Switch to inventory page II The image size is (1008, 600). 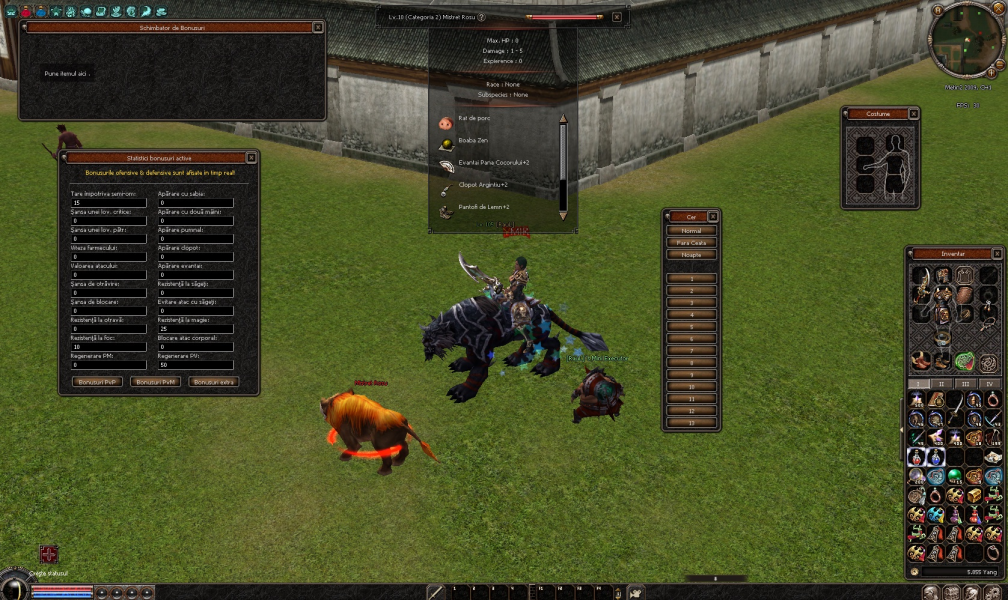(942, 383)
